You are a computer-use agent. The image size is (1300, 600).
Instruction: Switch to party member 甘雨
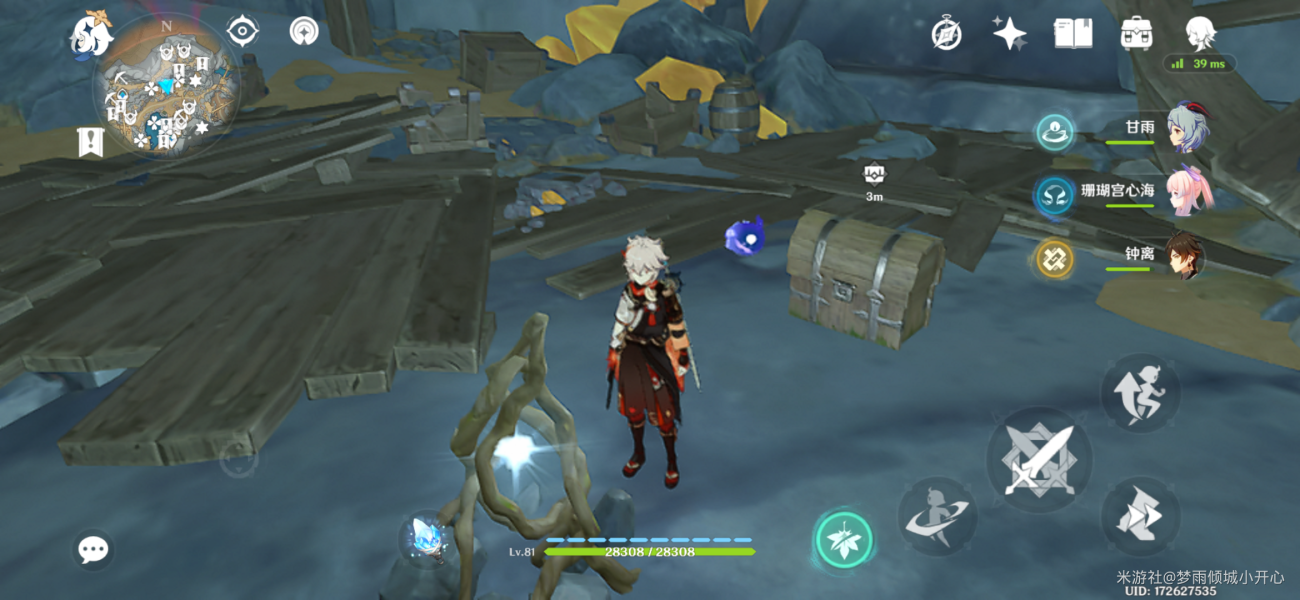[x=1185, y=128]
